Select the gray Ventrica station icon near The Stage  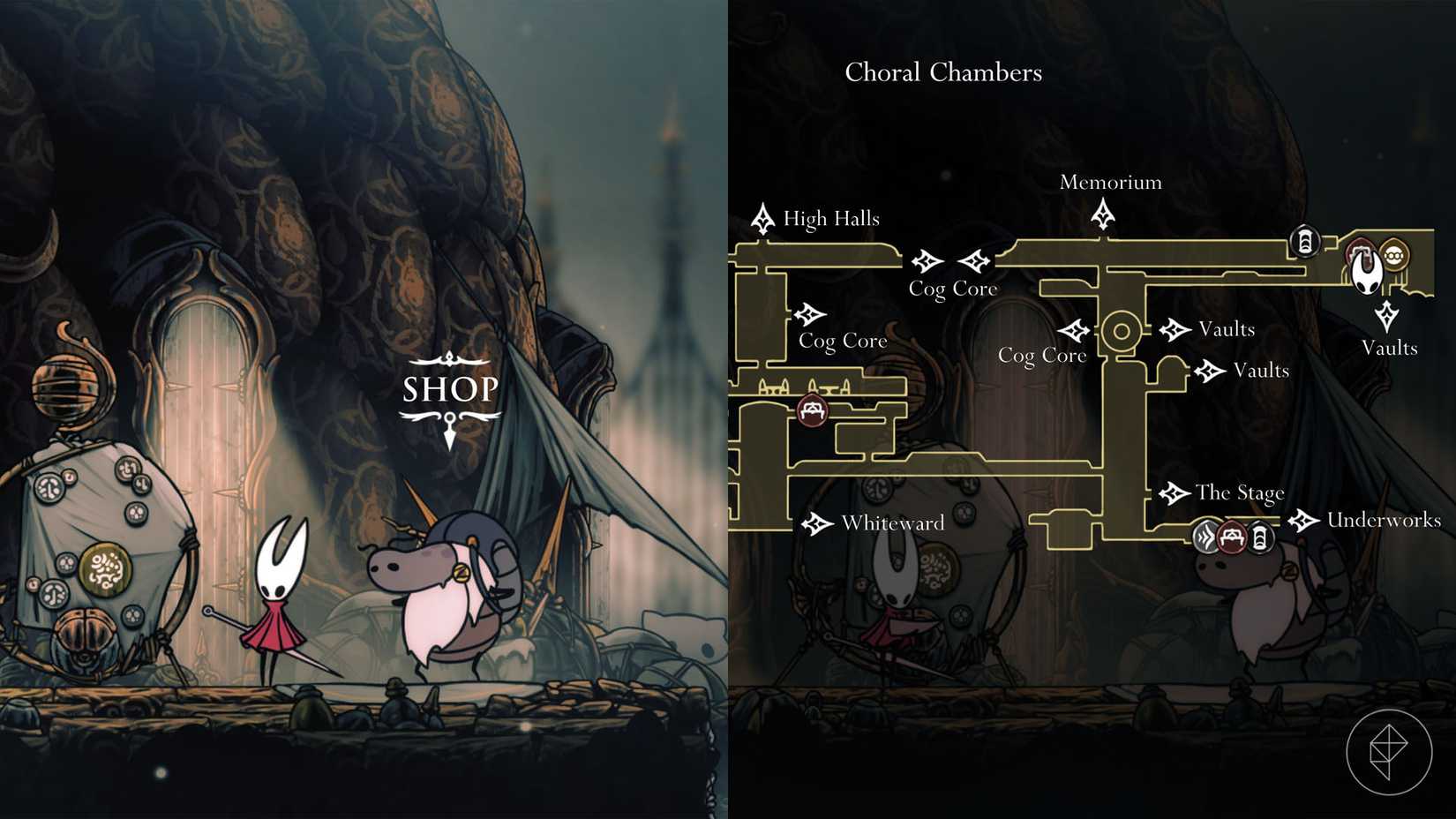[1205, 537]
